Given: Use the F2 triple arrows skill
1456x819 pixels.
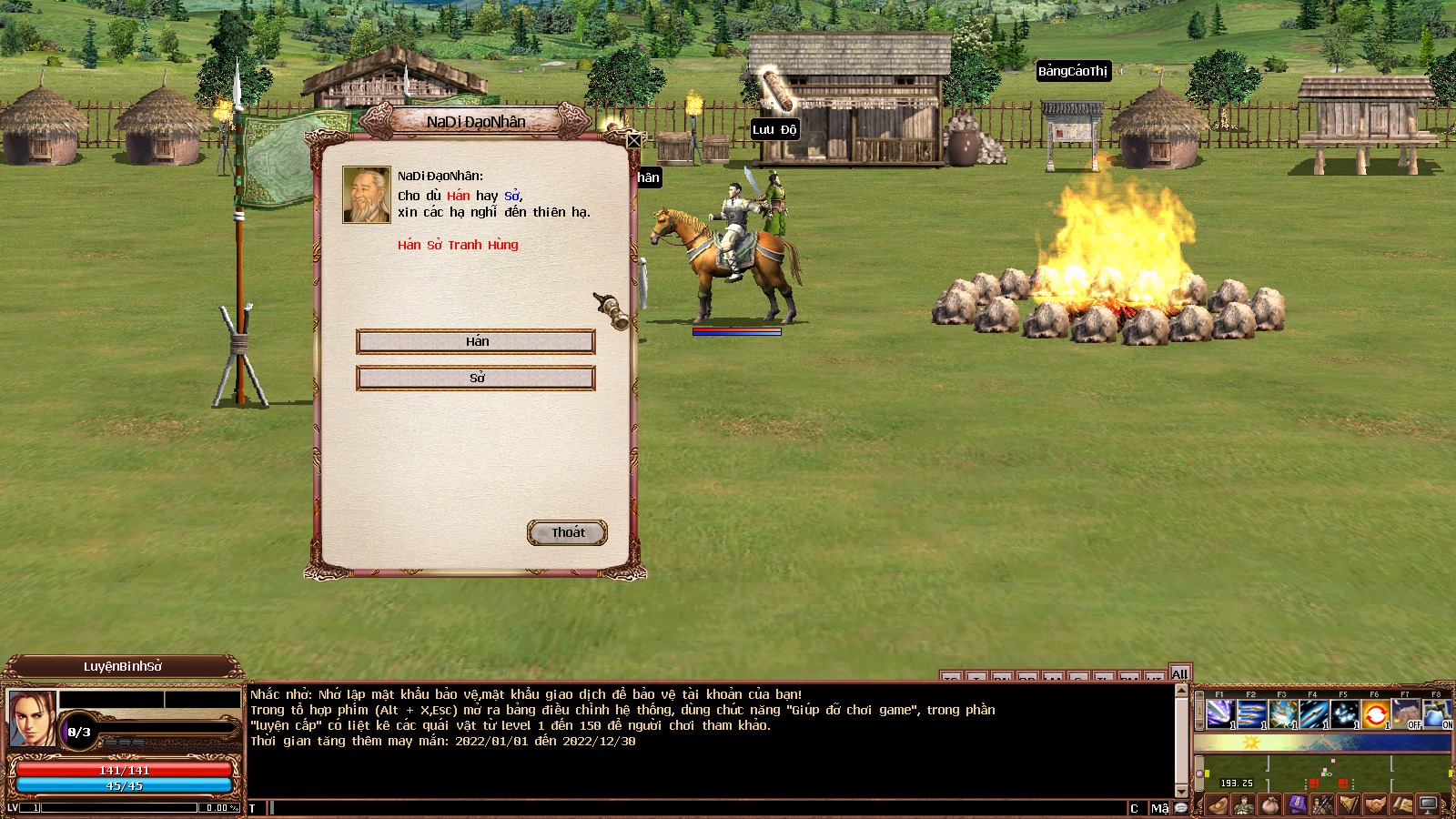Looking at the screenshot, I should point(1251,713).
